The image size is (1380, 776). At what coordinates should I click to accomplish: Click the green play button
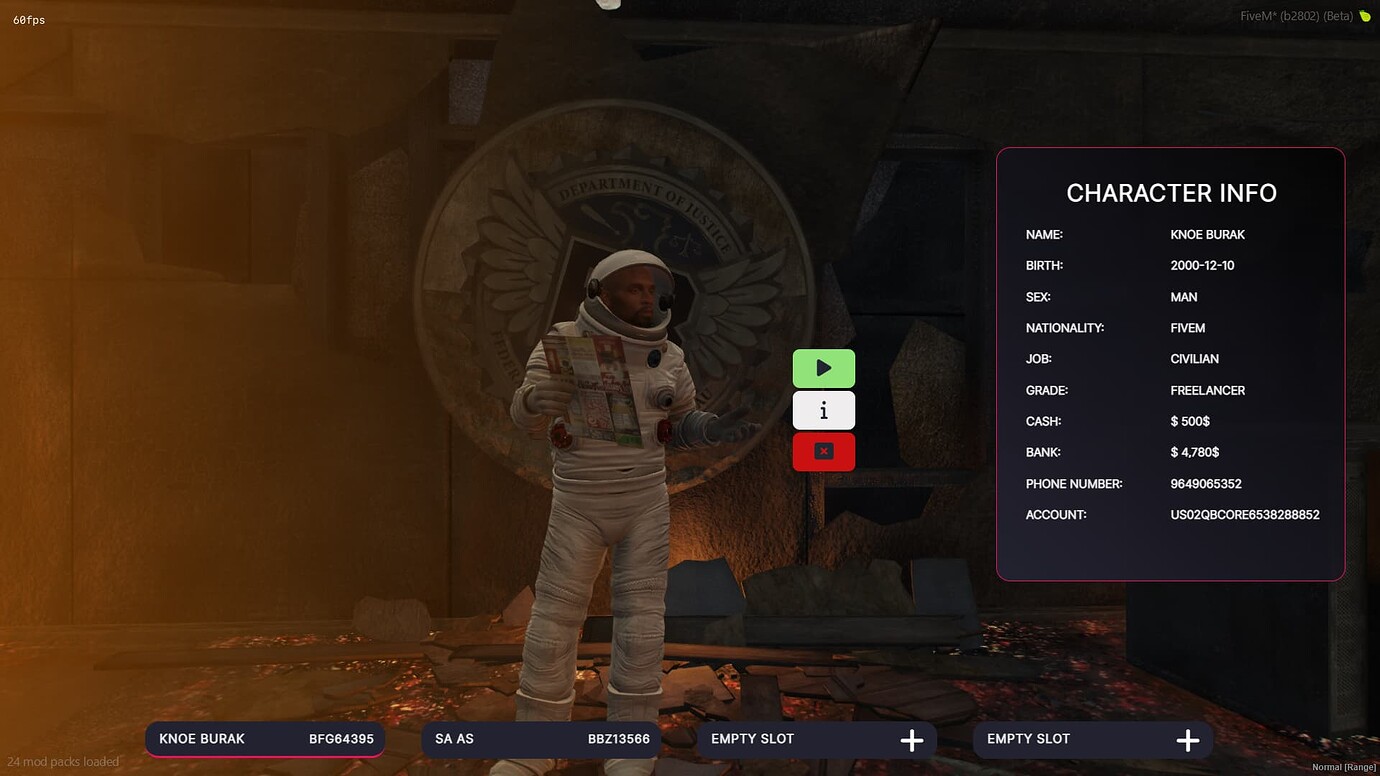(x=823, y=368)
